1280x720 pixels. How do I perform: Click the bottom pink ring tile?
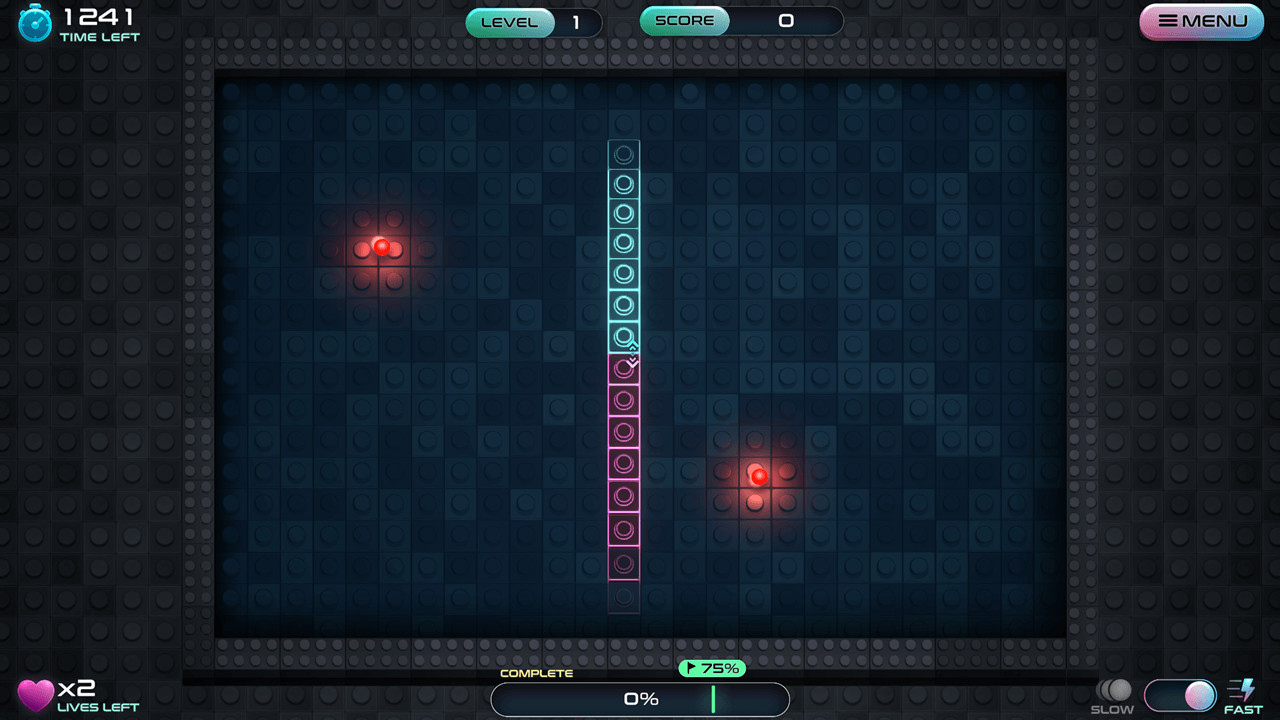tap(623, 563)
